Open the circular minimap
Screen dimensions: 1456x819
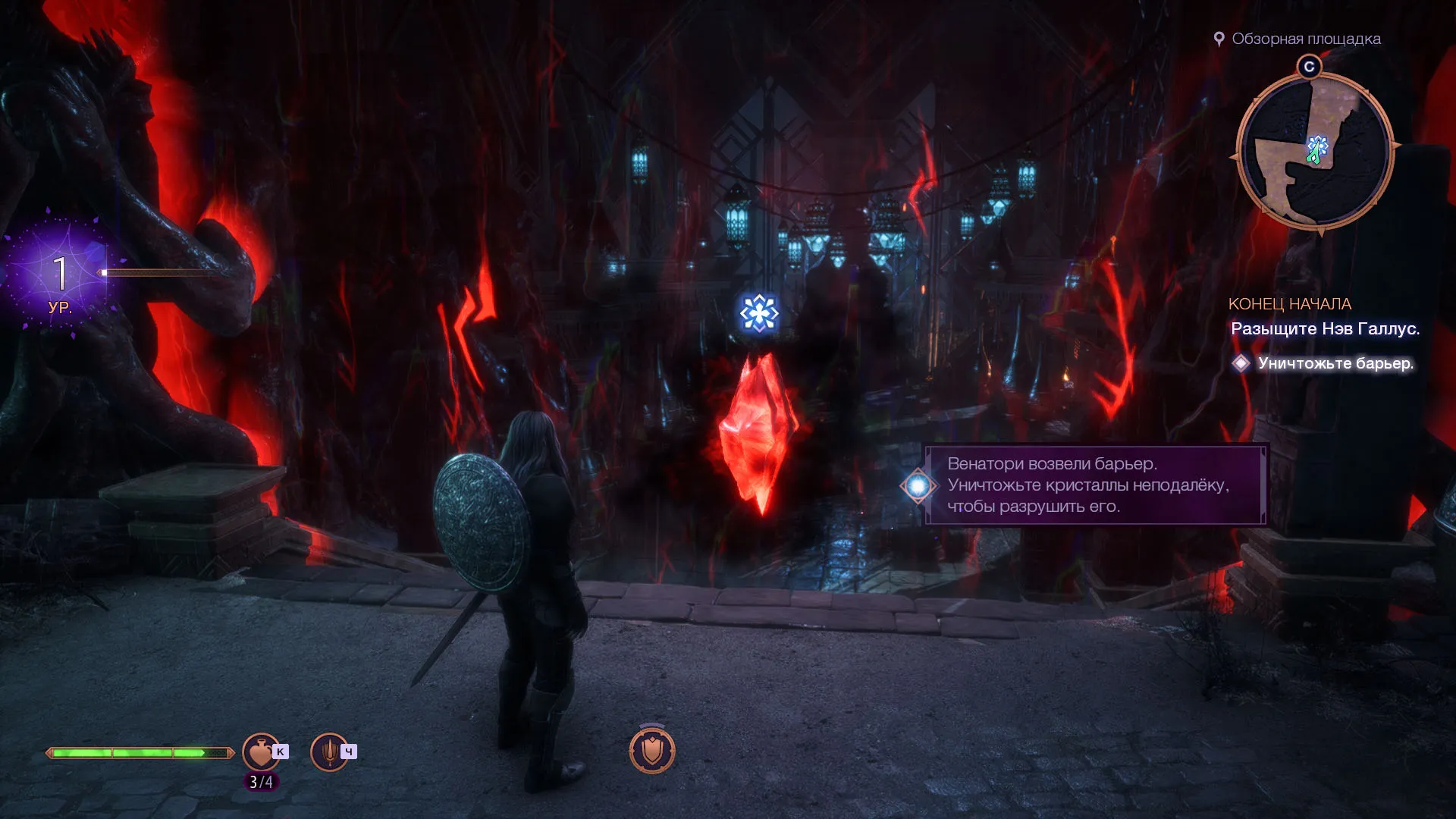point(1314,152)
